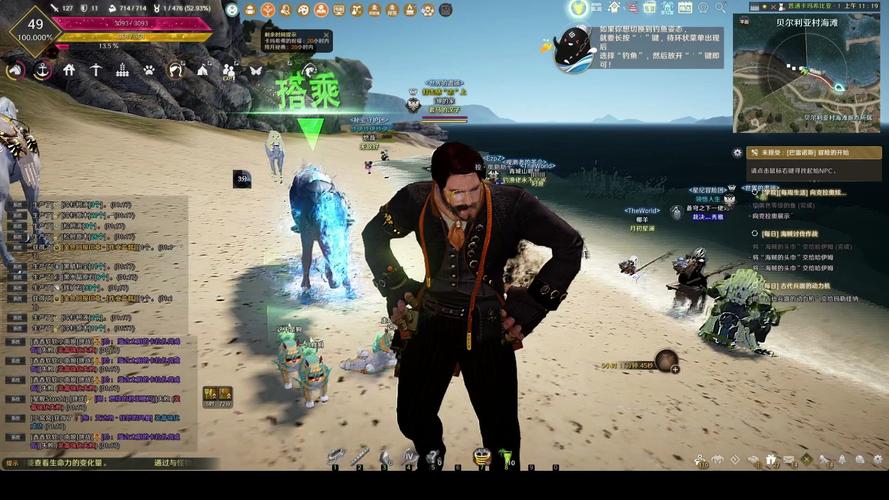Click the butterfly fairy icon
Image resolution: width=889 pixels, height=500 pixels.
255,70
